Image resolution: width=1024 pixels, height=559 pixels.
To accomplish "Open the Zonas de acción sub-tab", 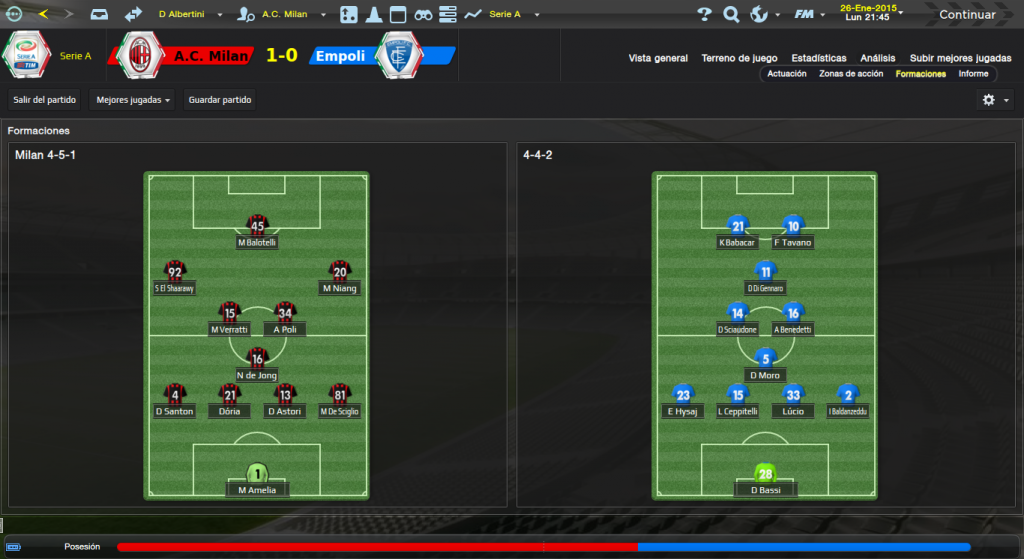I will coord(851,74).
